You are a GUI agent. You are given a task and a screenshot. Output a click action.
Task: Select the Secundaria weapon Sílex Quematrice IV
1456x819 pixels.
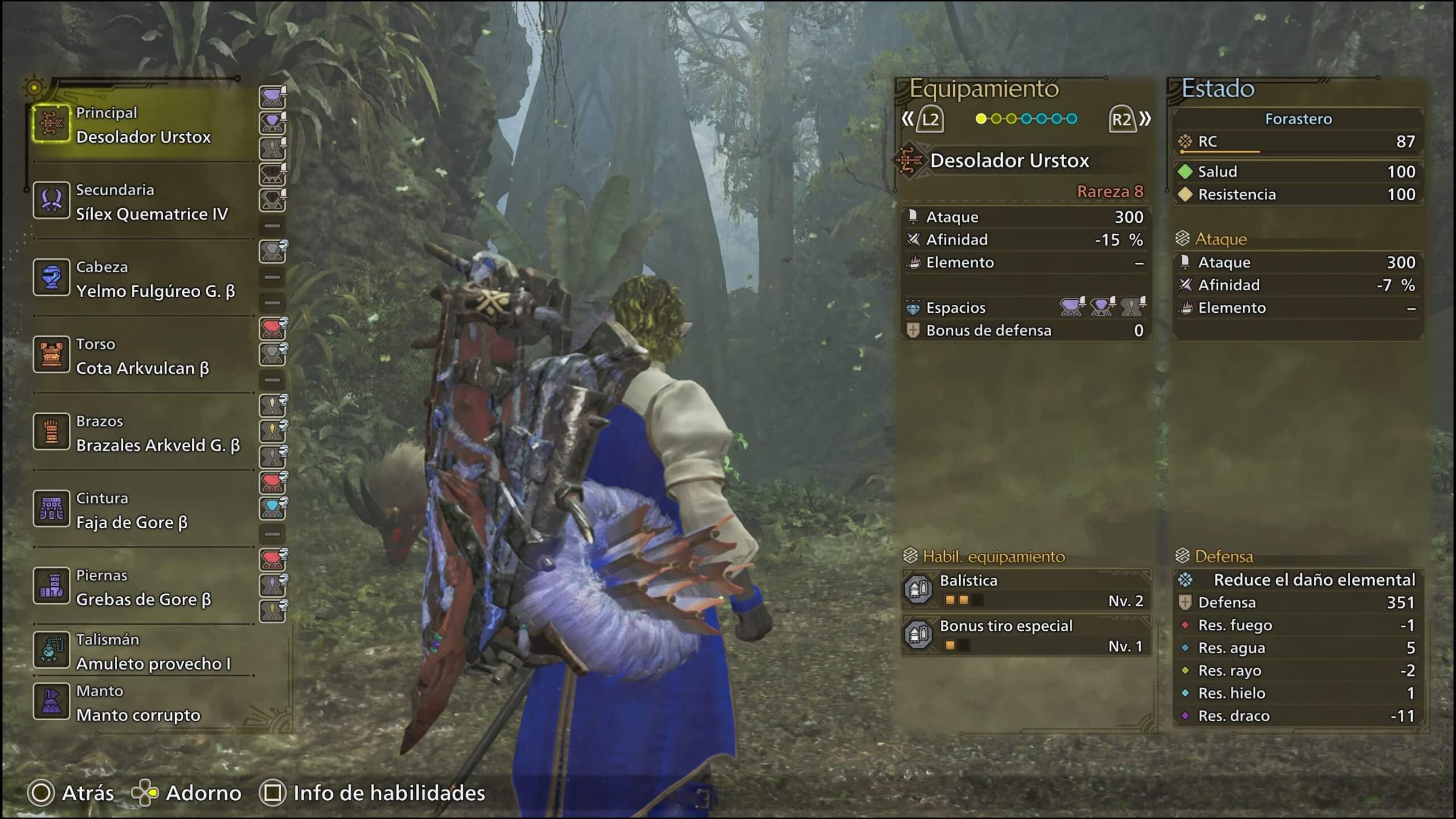point(142,202)
